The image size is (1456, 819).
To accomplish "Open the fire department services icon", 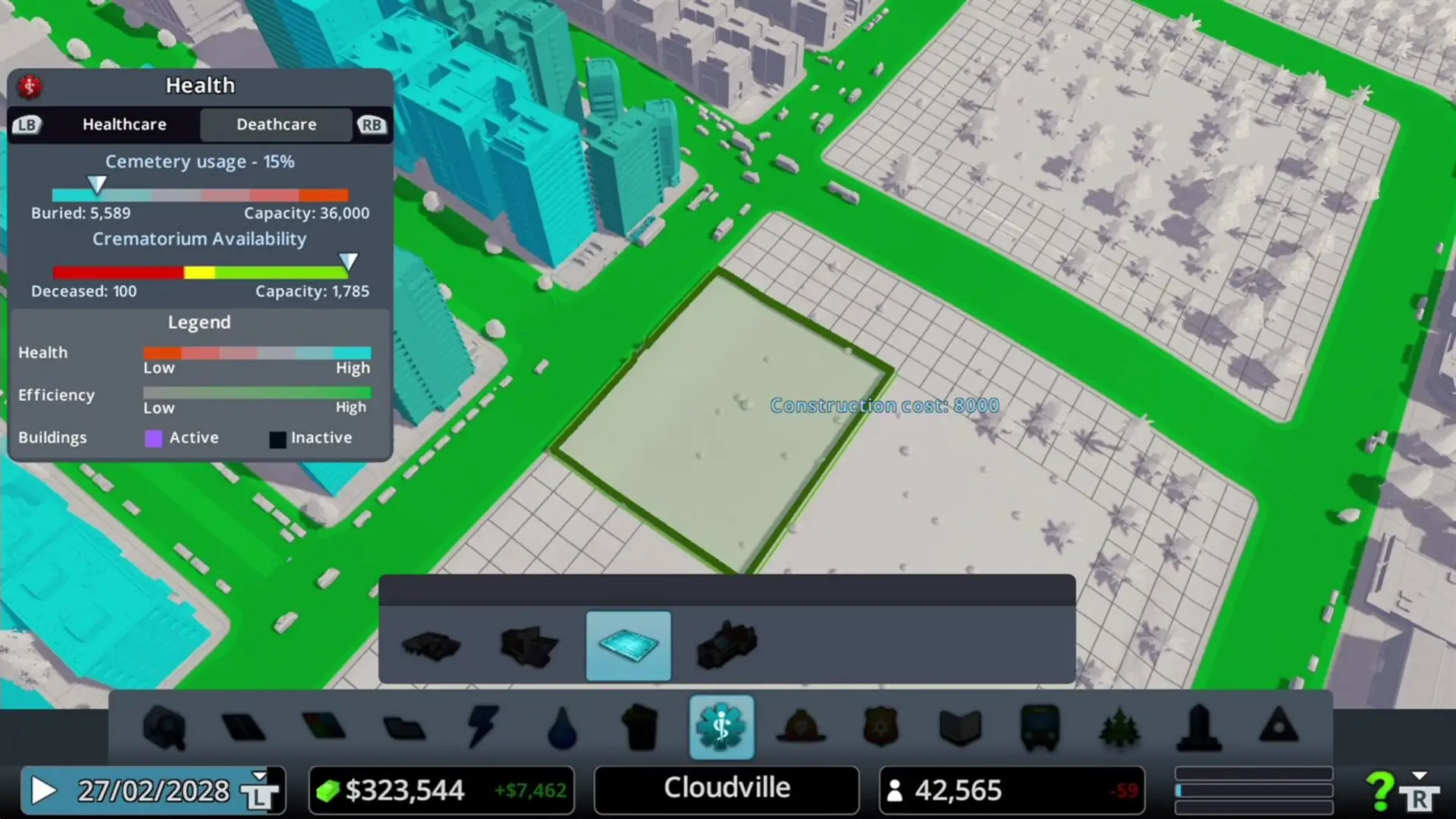I will coord(802,728).
